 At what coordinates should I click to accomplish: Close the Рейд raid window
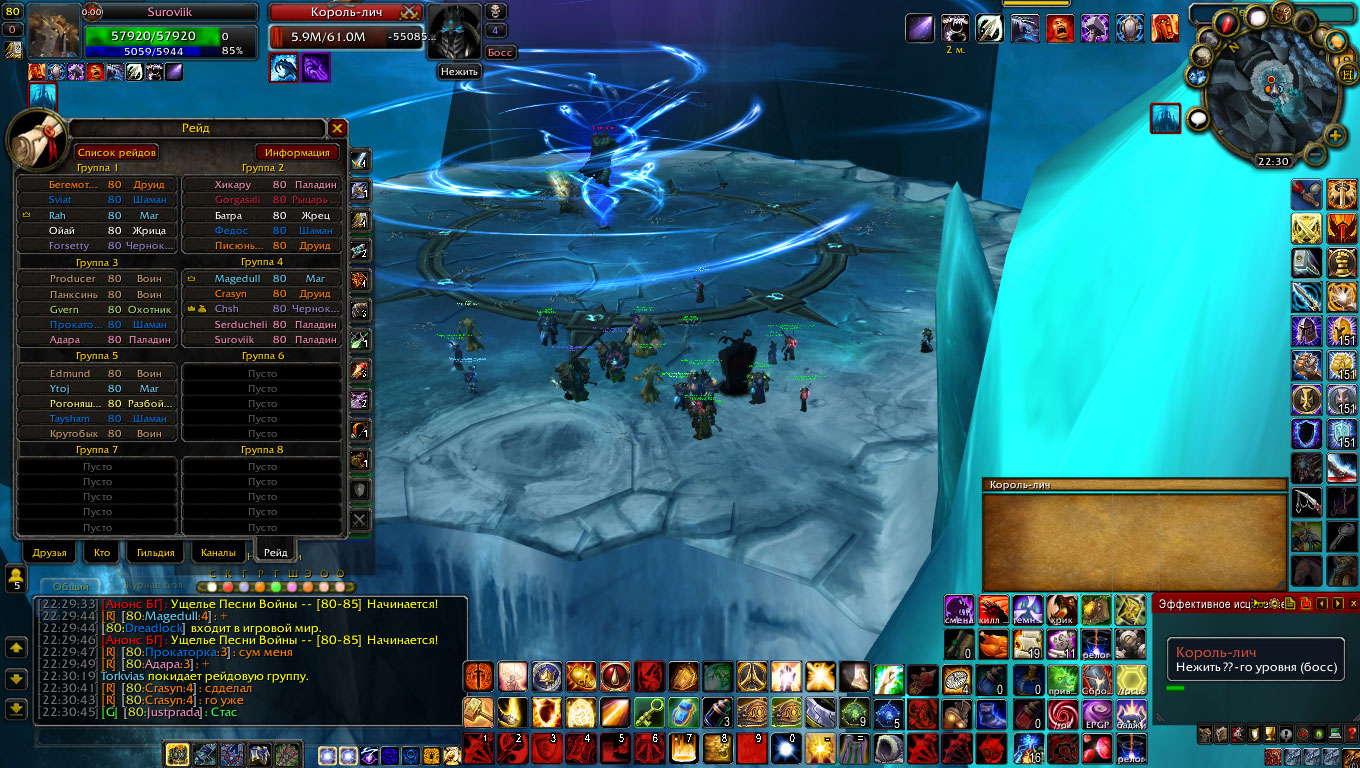[338, 128]
